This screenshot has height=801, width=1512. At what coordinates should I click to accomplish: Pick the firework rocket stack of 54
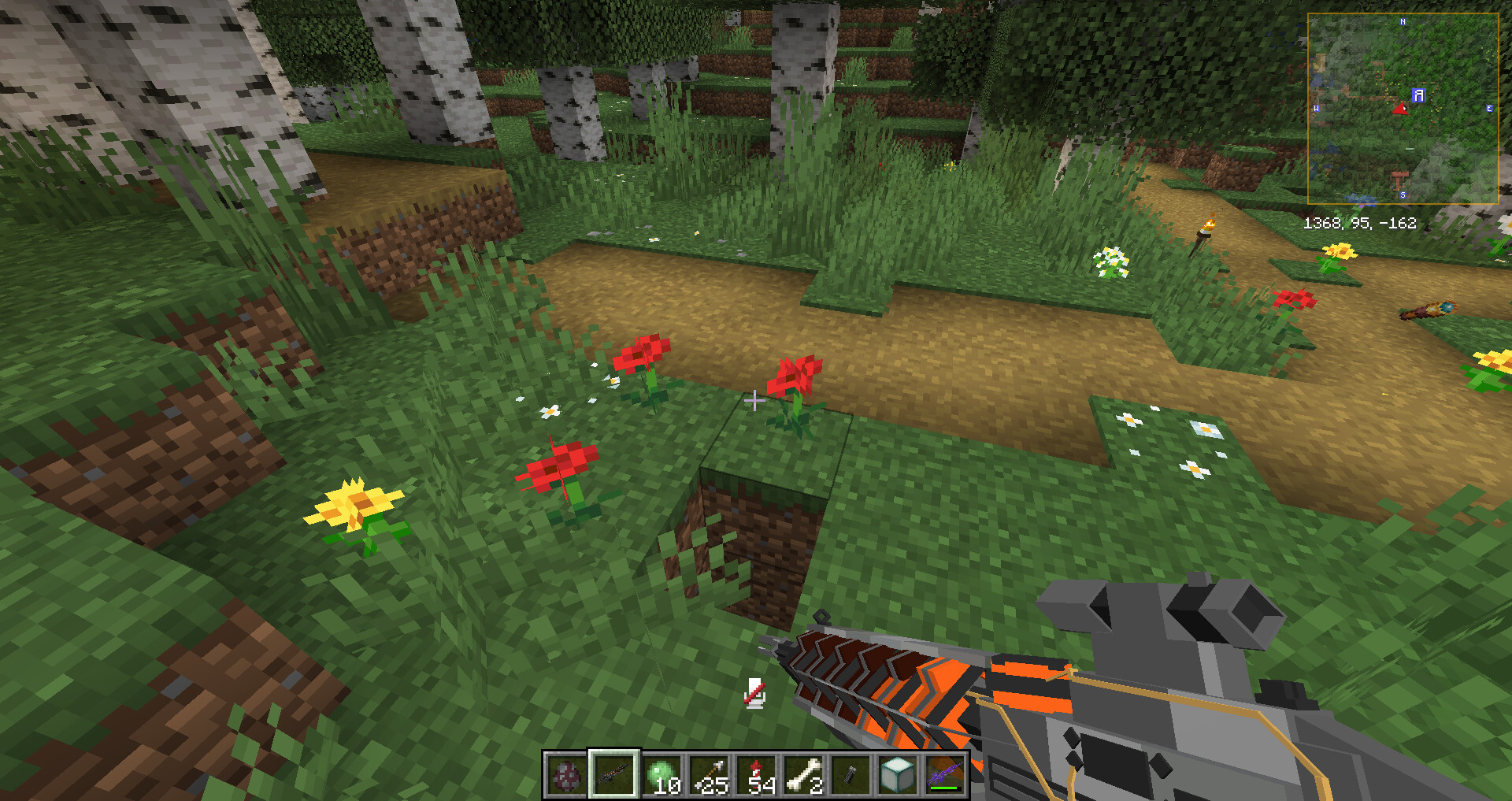point(757,775)
